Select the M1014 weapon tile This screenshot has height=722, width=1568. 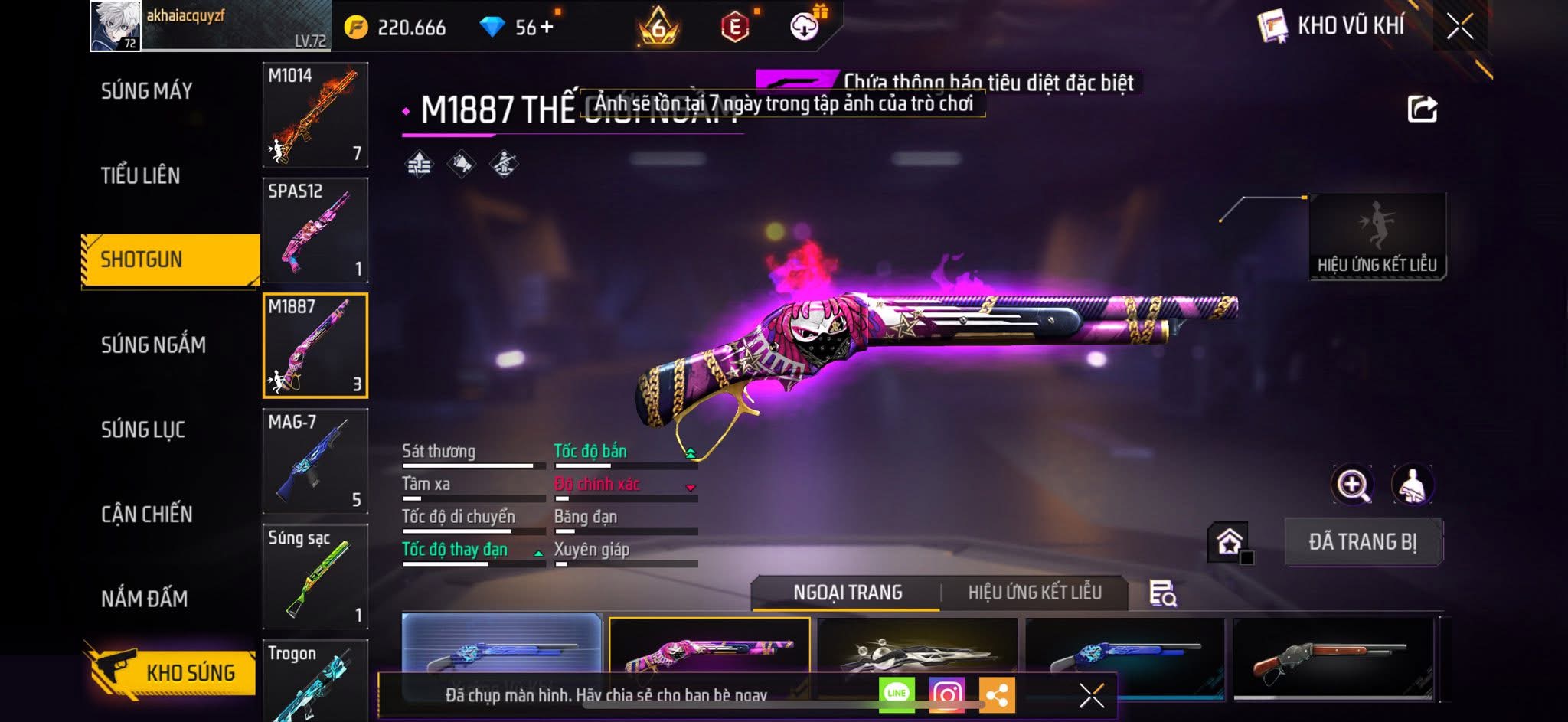[x=315, y=115]
